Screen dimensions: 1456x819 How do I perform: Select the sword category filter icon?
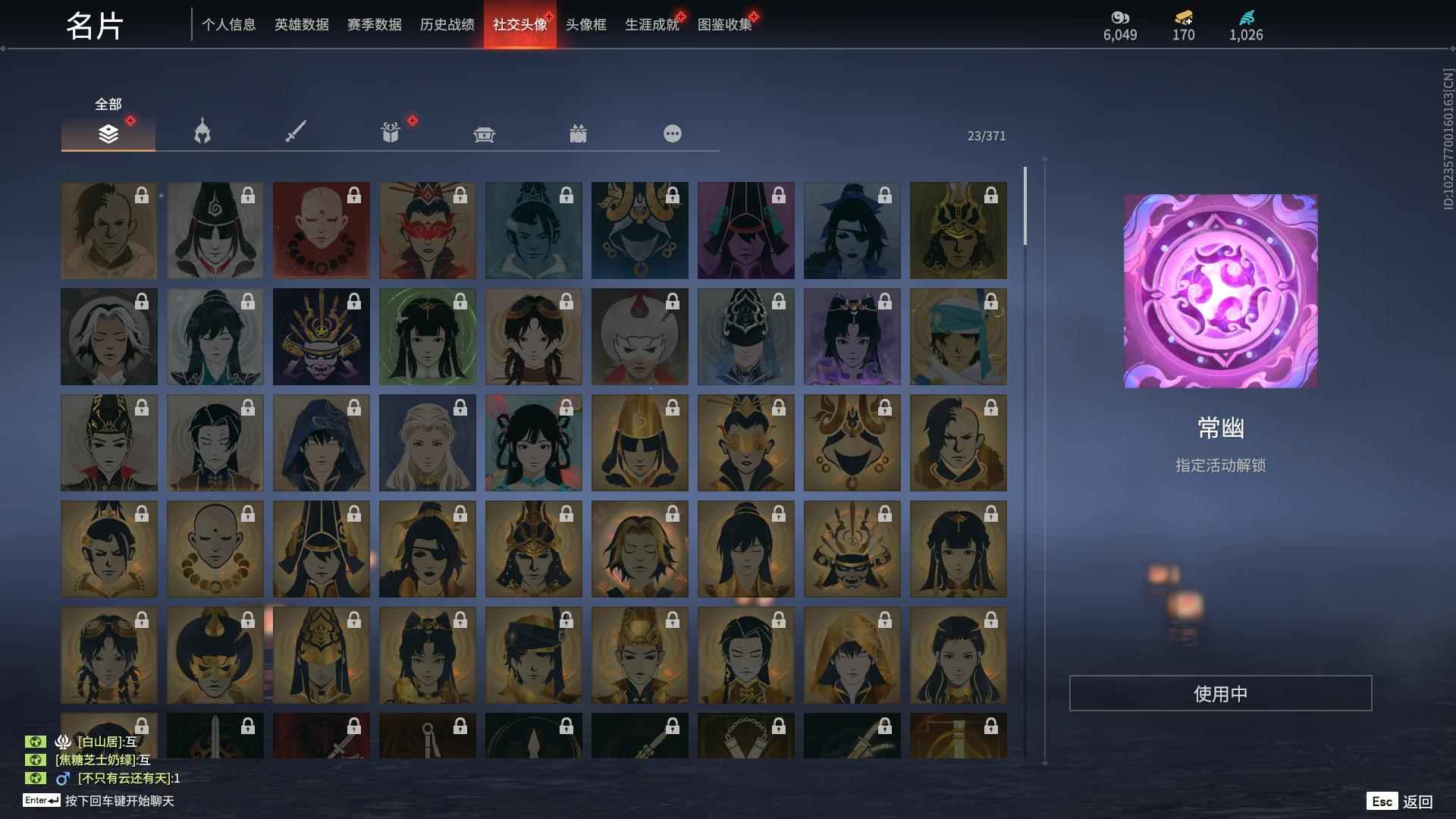296,133
